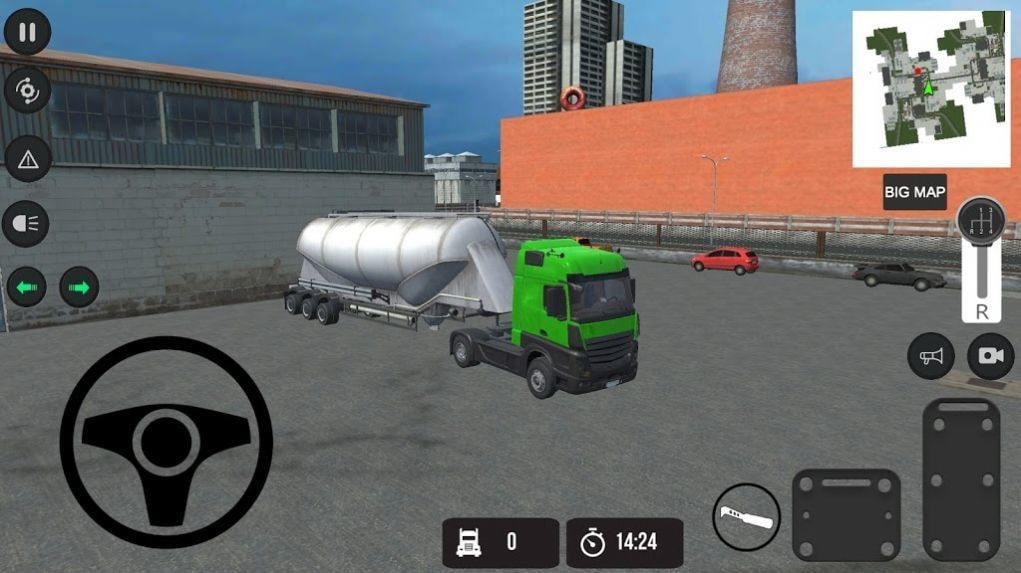Open the BIG MAP
The image size is (1021, 573).
(x=915, y=192)
